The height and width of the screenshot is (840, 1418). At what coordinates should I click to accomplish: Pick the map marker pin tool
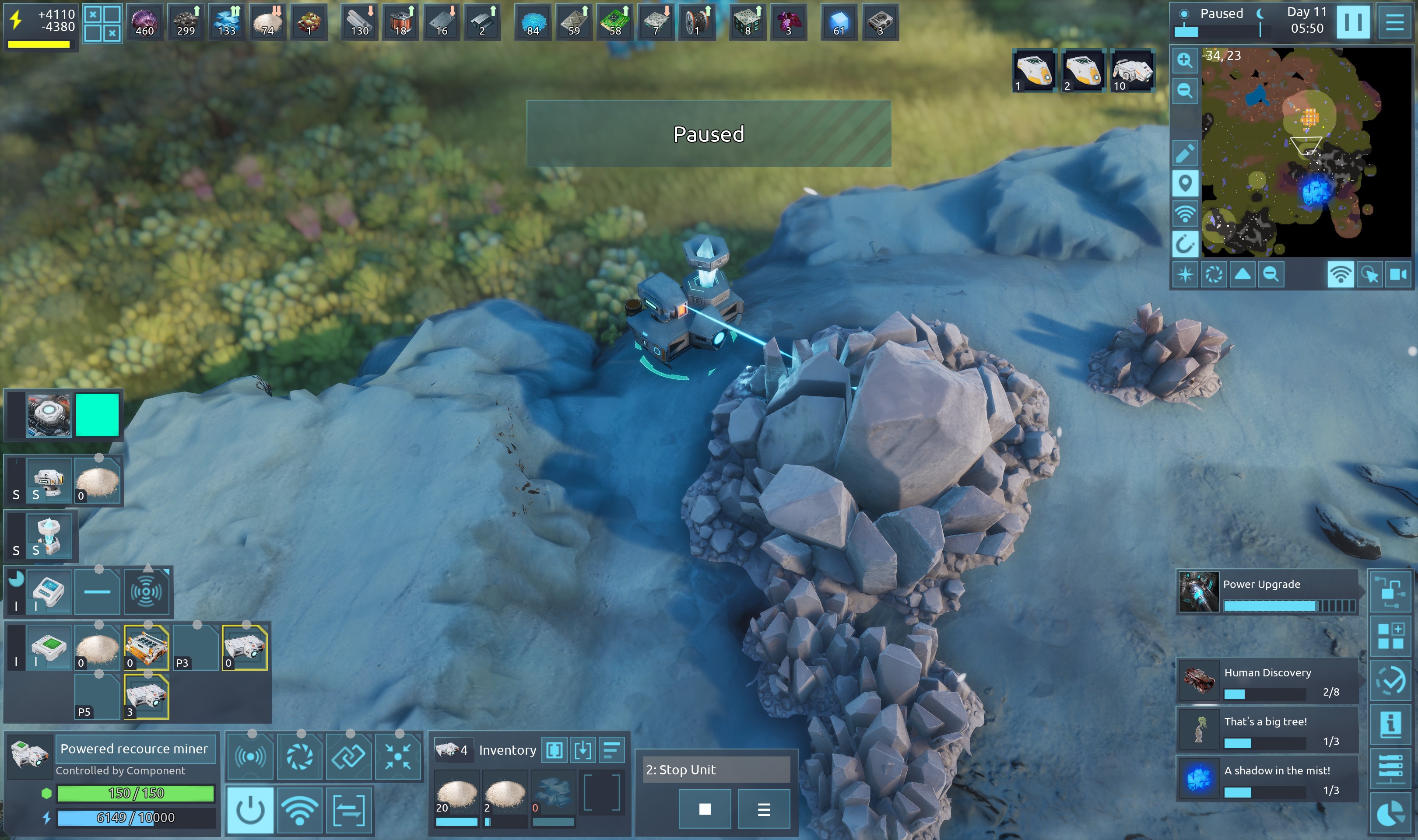[x=1184, y=183]
